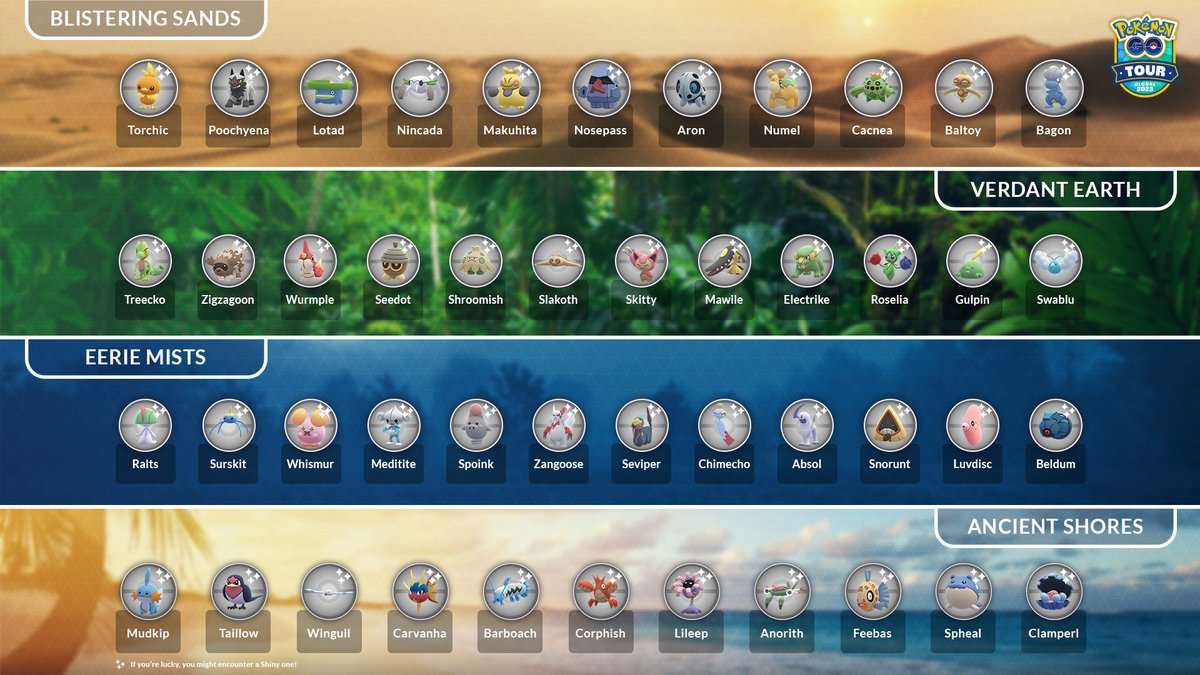
Task: Click the Beldum portrait
Action: (1055, 426)
